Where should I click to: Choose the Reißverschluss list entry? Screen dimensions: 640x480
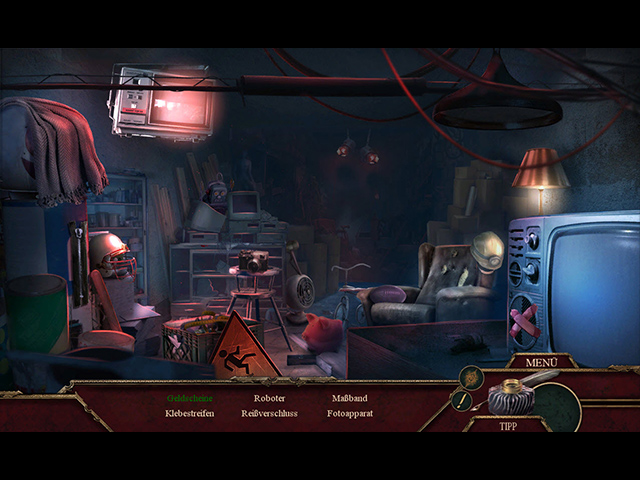pyautogui.click(x=270, y=413)
